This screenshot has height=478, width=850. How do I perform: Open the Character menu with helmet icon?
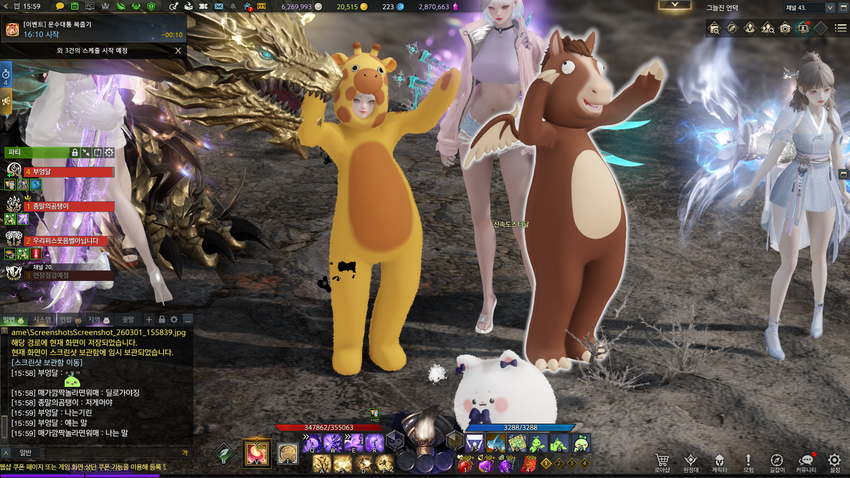[x=719, y=461]
